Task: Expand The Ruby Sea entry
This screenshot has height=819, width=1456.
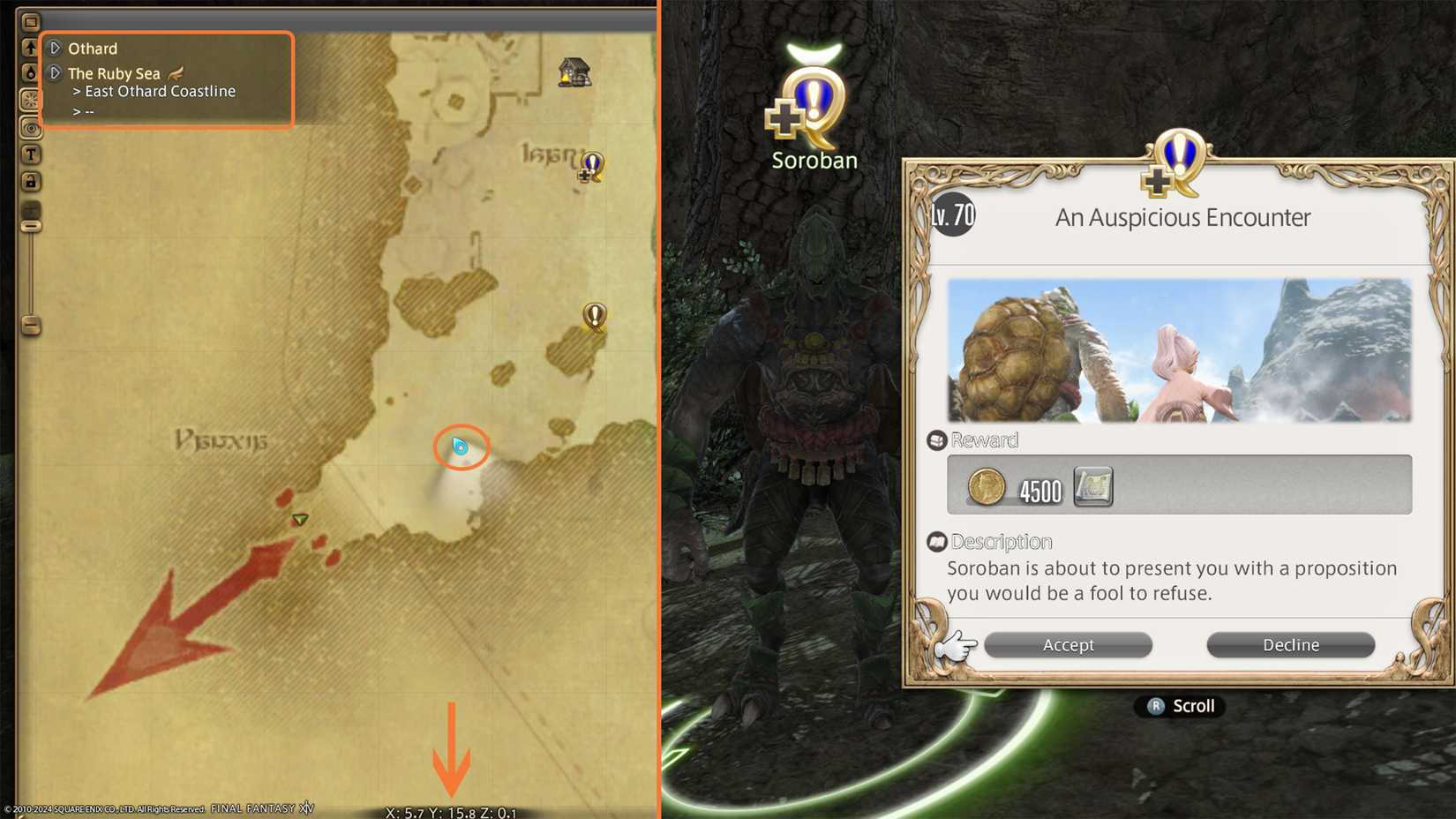Action: pyautogui.click(x=55, y=73)
